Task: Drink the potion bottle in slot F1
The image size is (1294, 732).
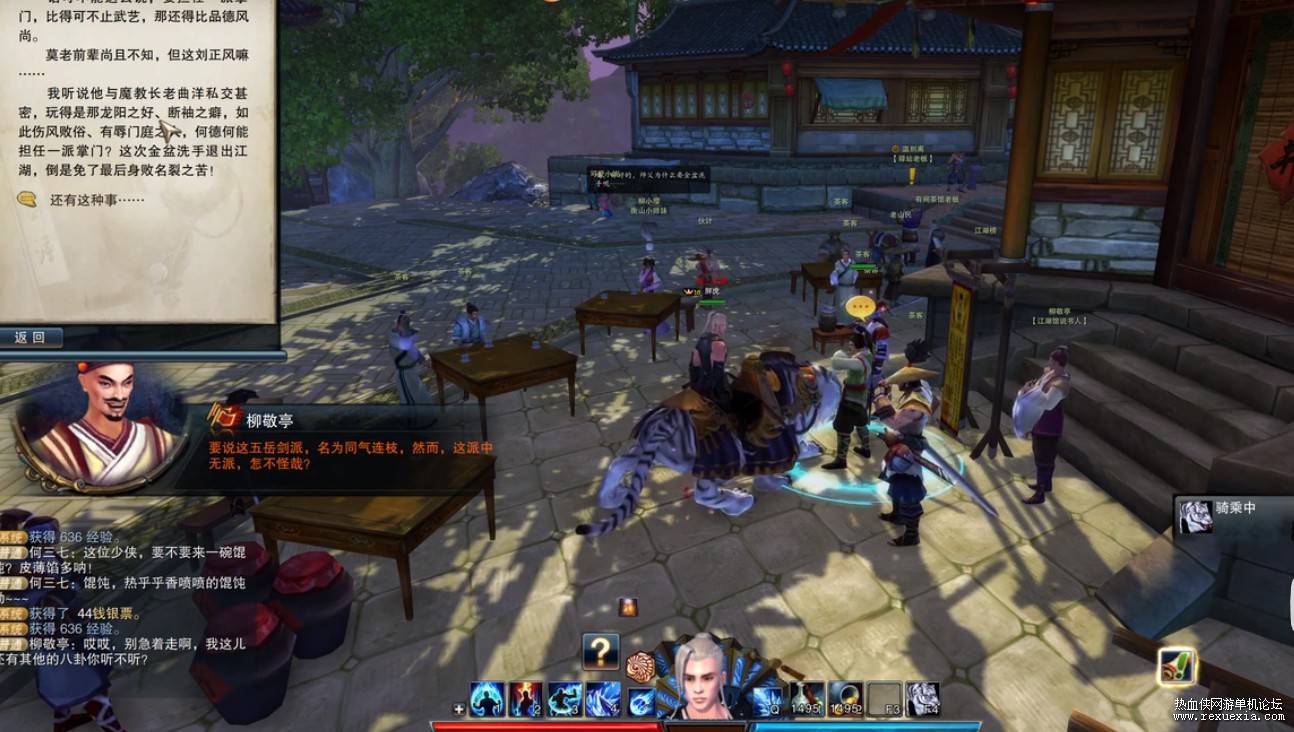Action: point(807,699)
